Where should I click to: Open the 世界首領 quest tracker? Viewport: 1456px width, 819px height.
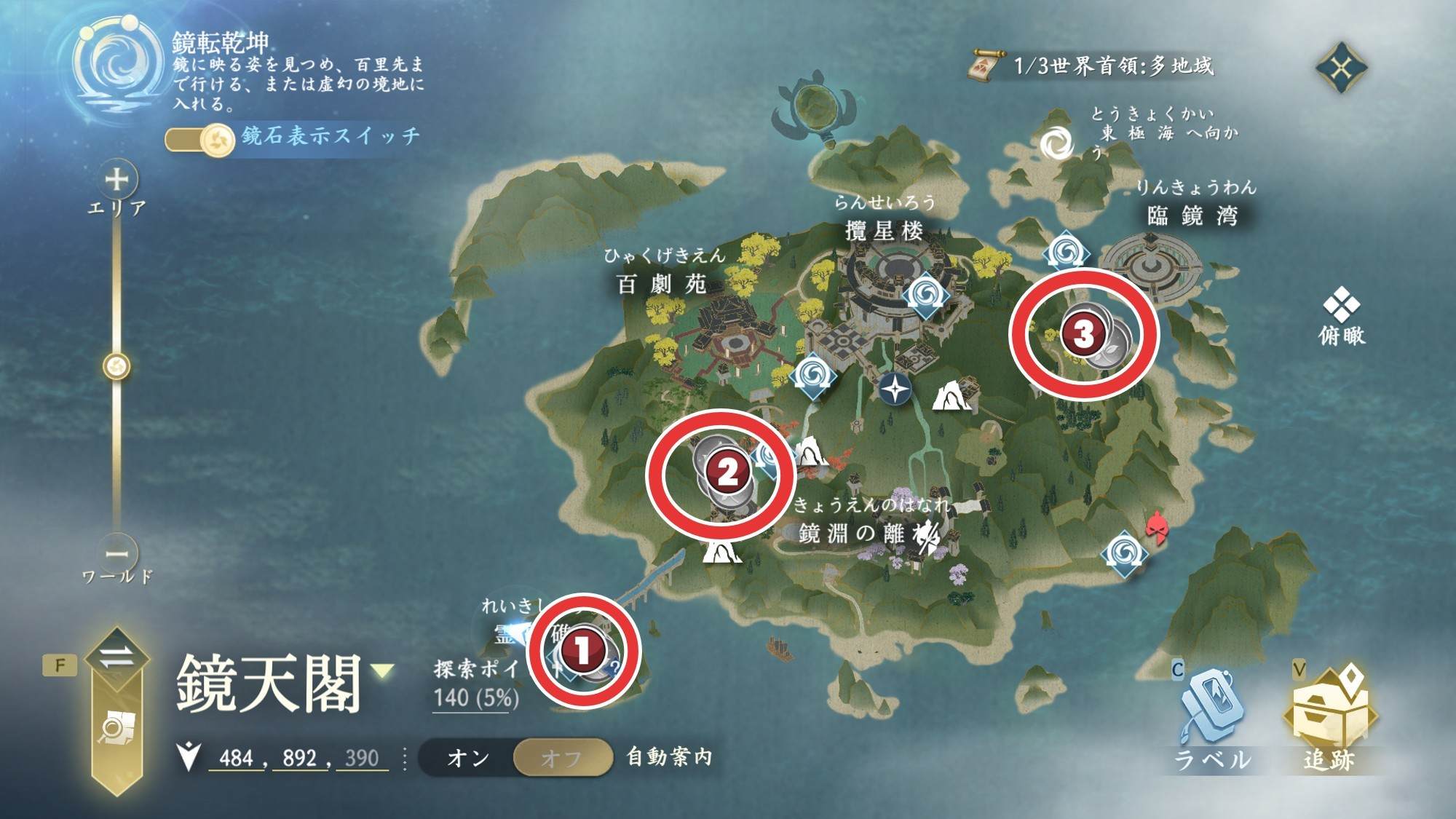(1092, 66)
